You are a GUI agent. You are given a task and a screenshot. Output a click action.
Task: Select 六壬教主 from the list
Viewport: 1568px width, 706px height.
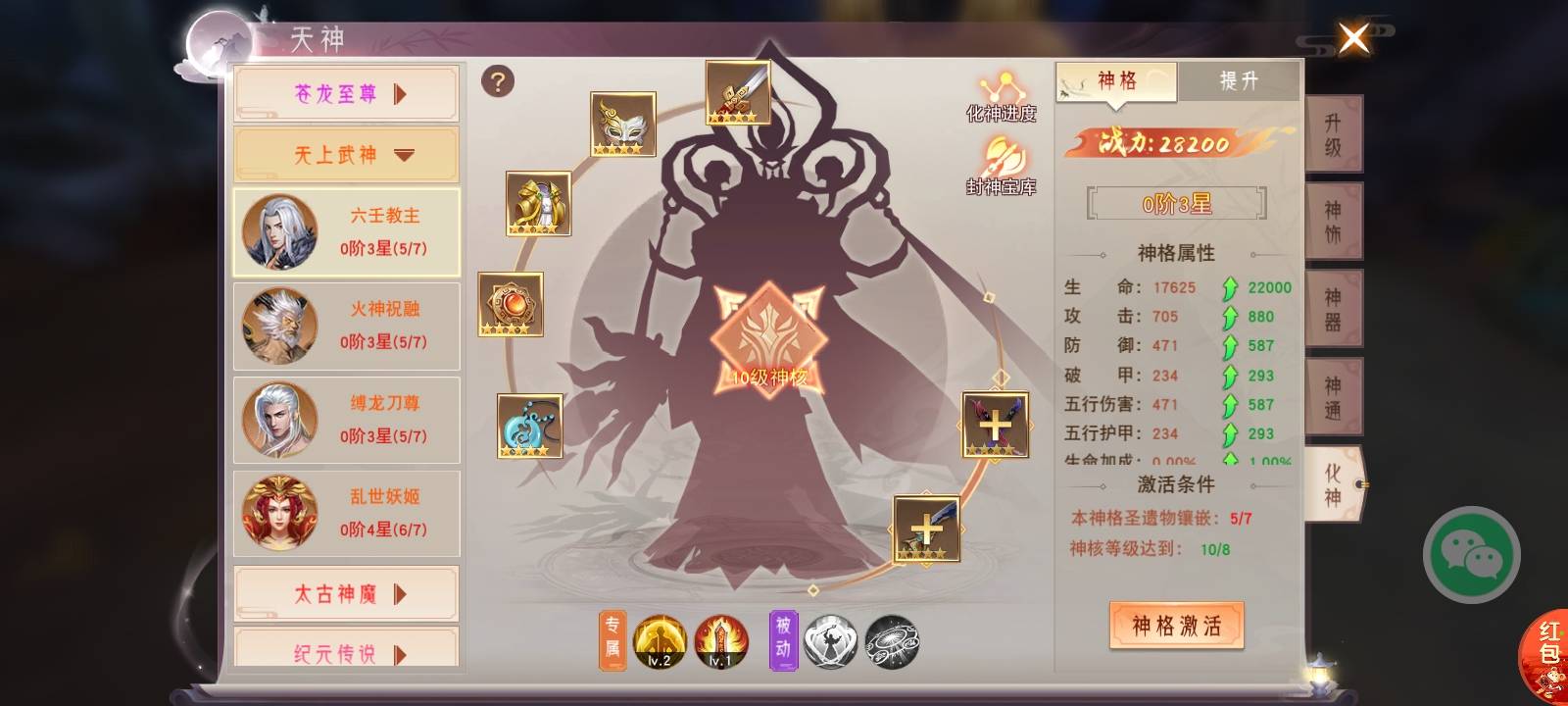tap(346, 231)
